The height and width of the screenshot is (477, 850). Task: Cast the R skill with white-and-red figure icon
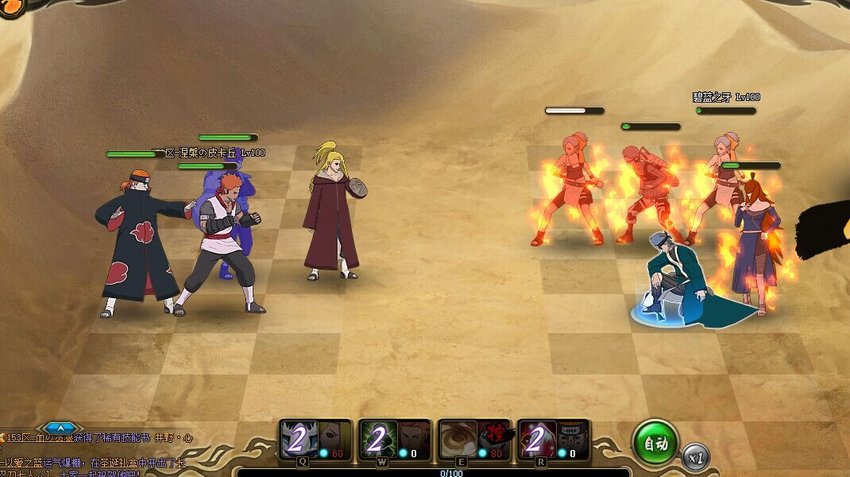point(553,440)
